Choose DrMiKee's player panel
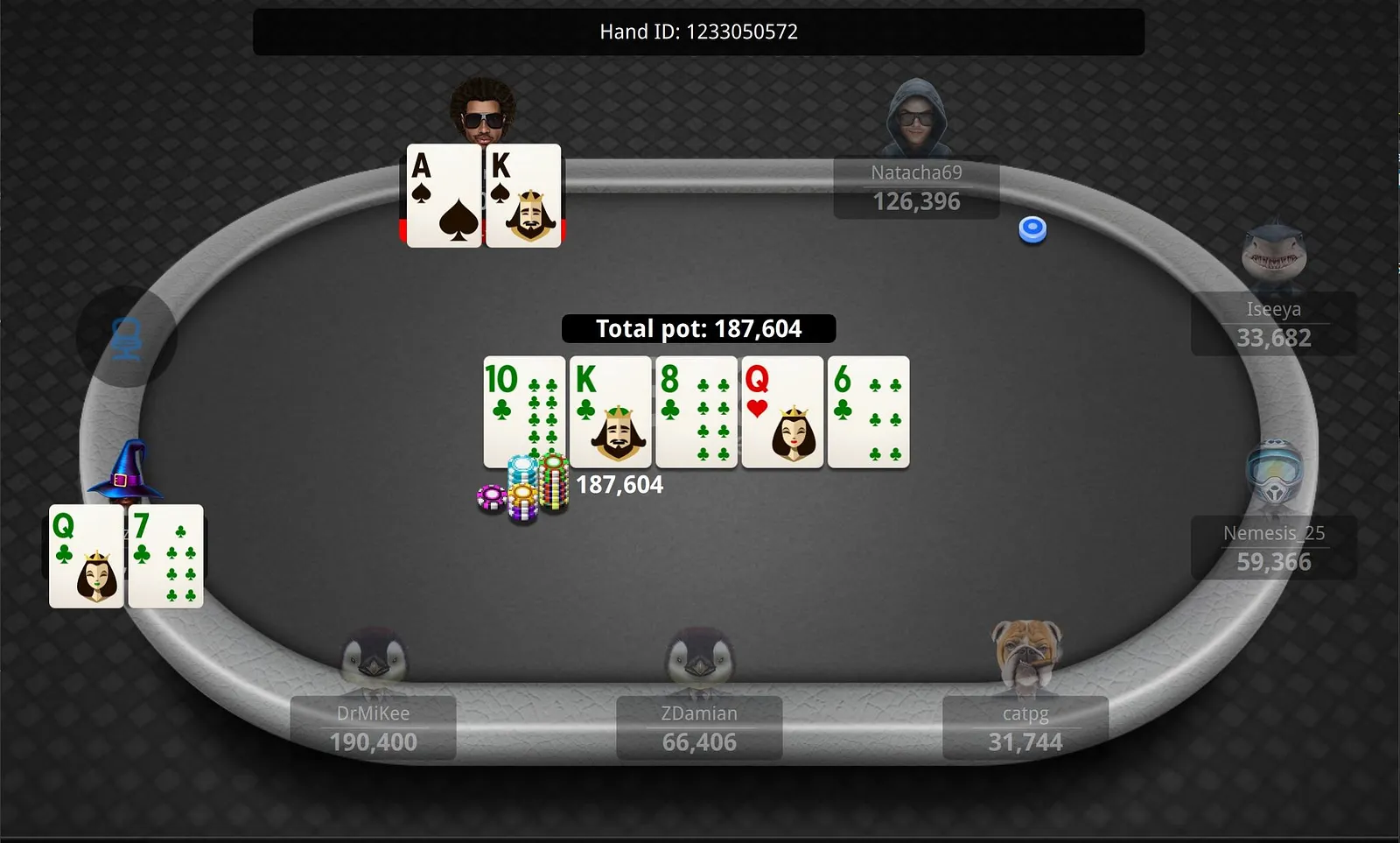Image resolution: width=1400 pixels, height=843 pixels. point(373,728)
